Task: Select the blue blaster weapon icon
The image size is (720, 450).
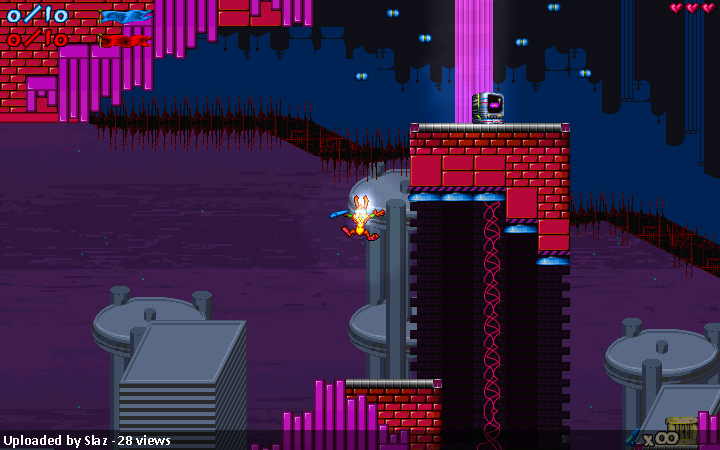Action: pyautogui.click(x=634, y=436)
